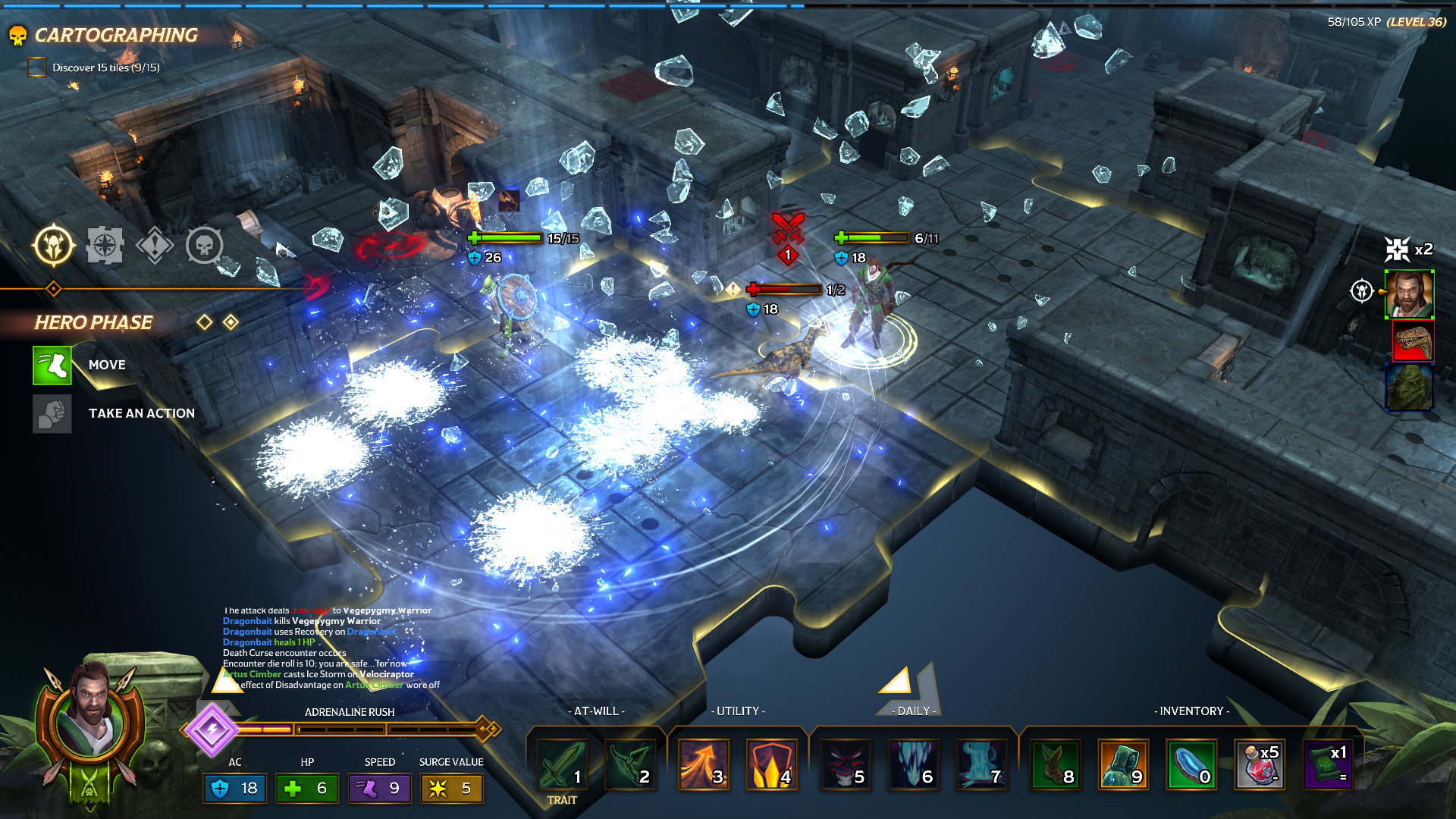This screenshot has height=819, width=1456.
Task: Select the hooded cloak inventory item
Action: pyautogui.click(x=1122, y=764)
